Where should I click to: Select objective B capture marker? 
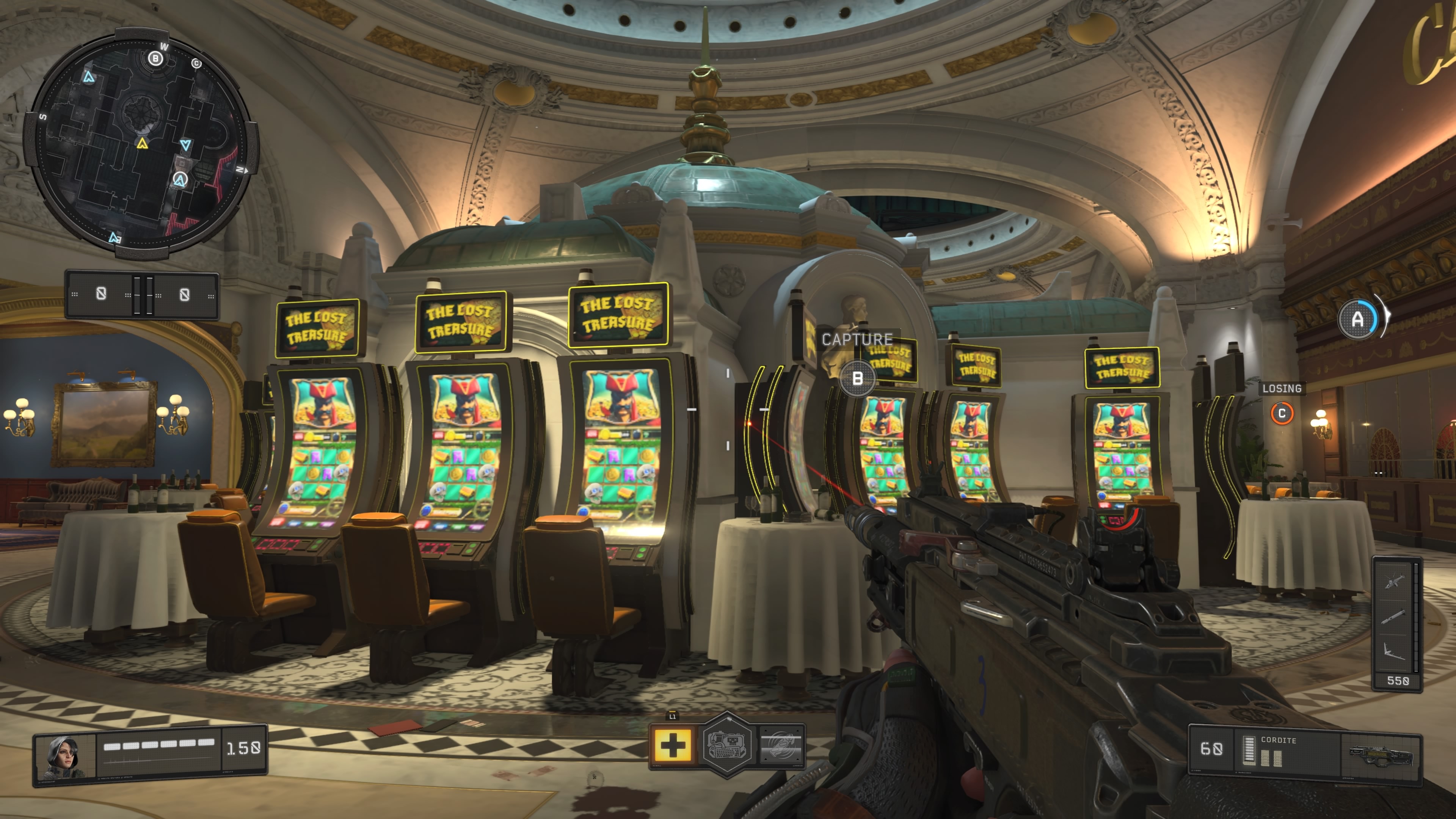click(x=857, y=378)
